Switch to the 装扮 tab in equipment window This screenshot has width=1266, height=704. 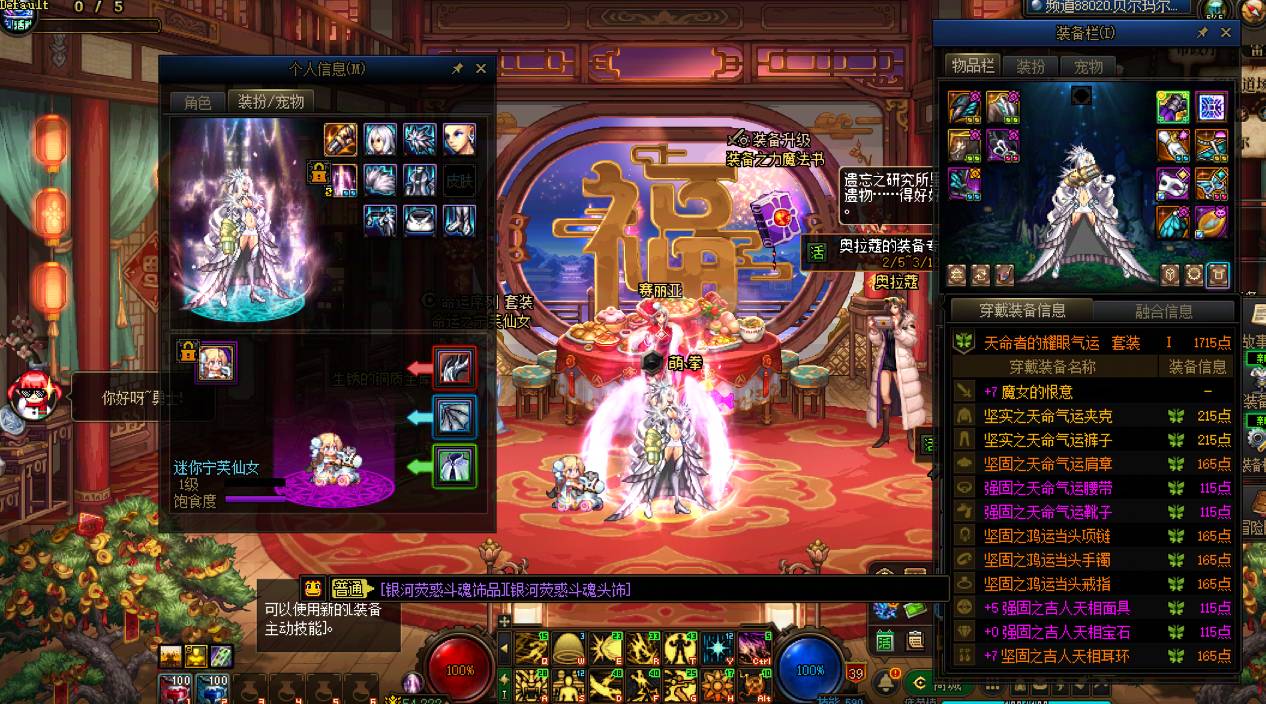coord(1031,66)
